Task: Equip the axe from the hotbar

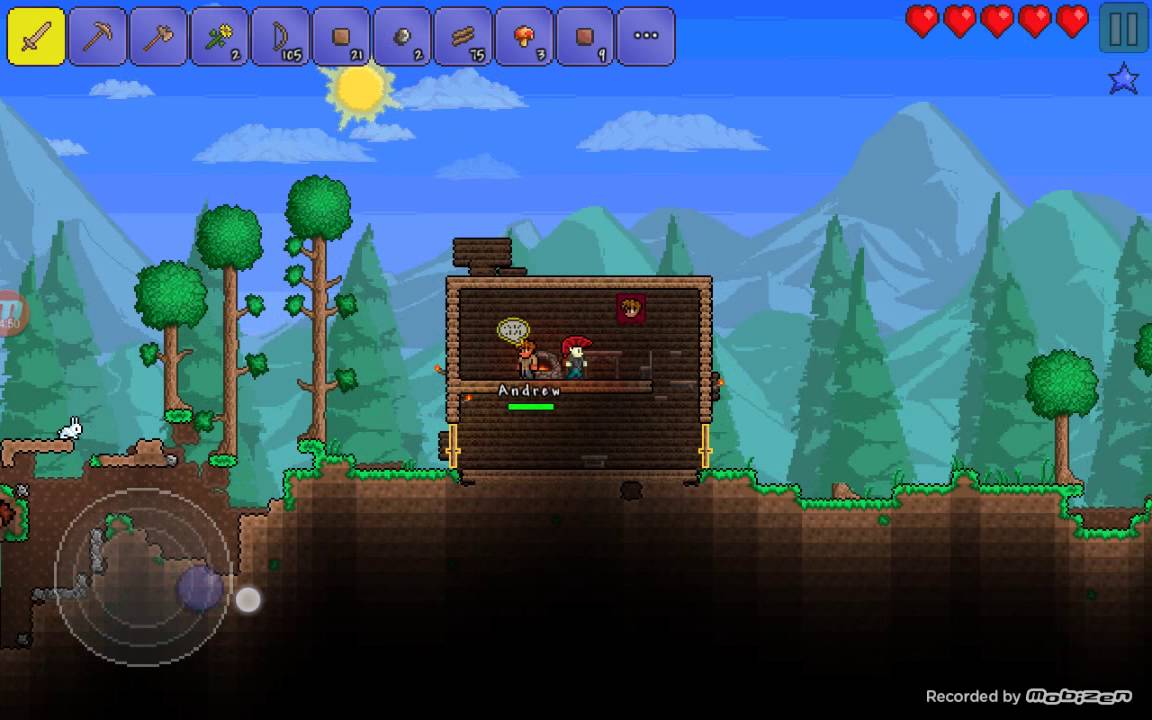Action: click(x=159, y=37)
